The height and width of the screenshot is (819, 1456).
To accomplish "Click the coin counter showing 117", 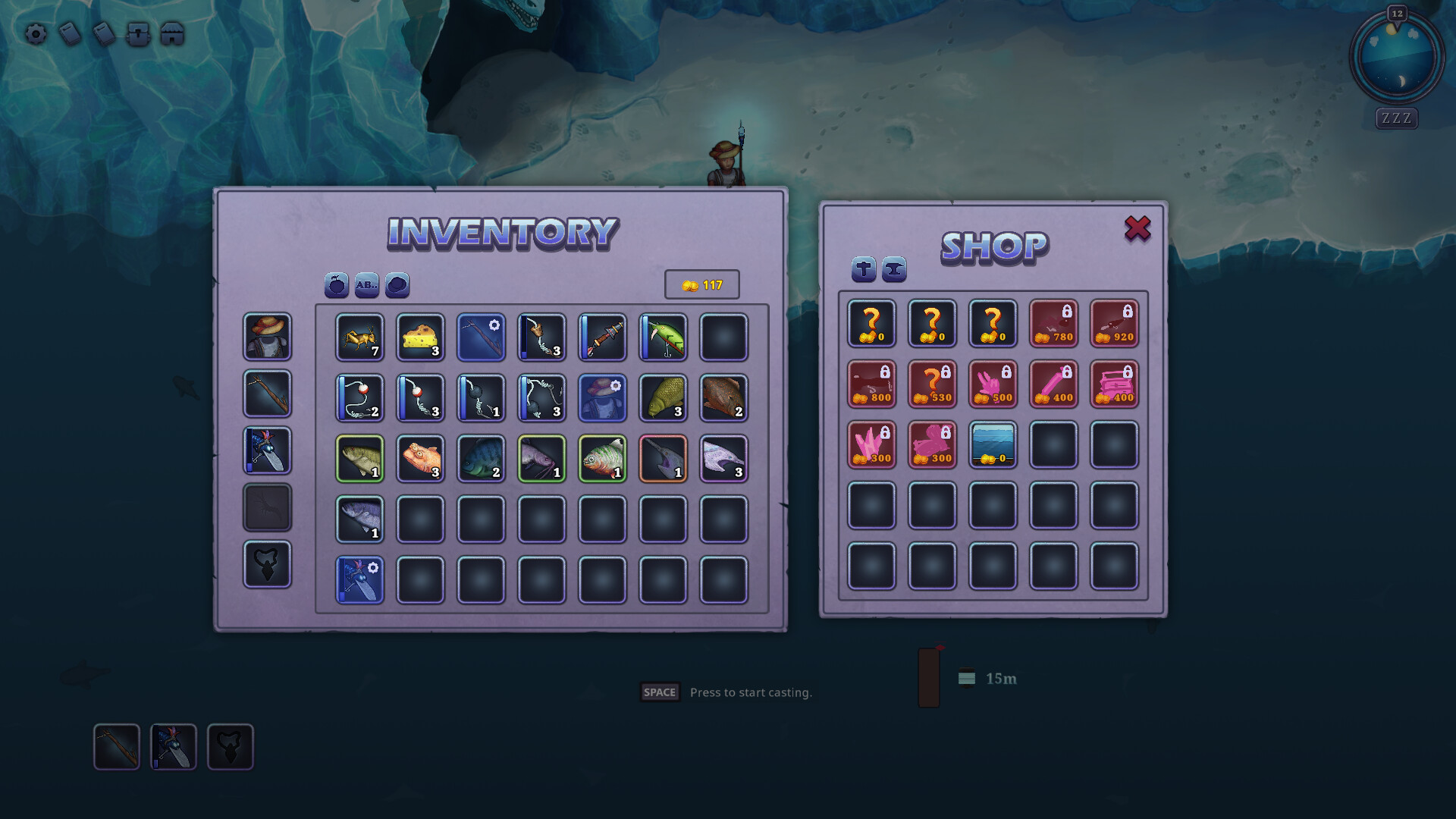I will (x=701, y=285).
